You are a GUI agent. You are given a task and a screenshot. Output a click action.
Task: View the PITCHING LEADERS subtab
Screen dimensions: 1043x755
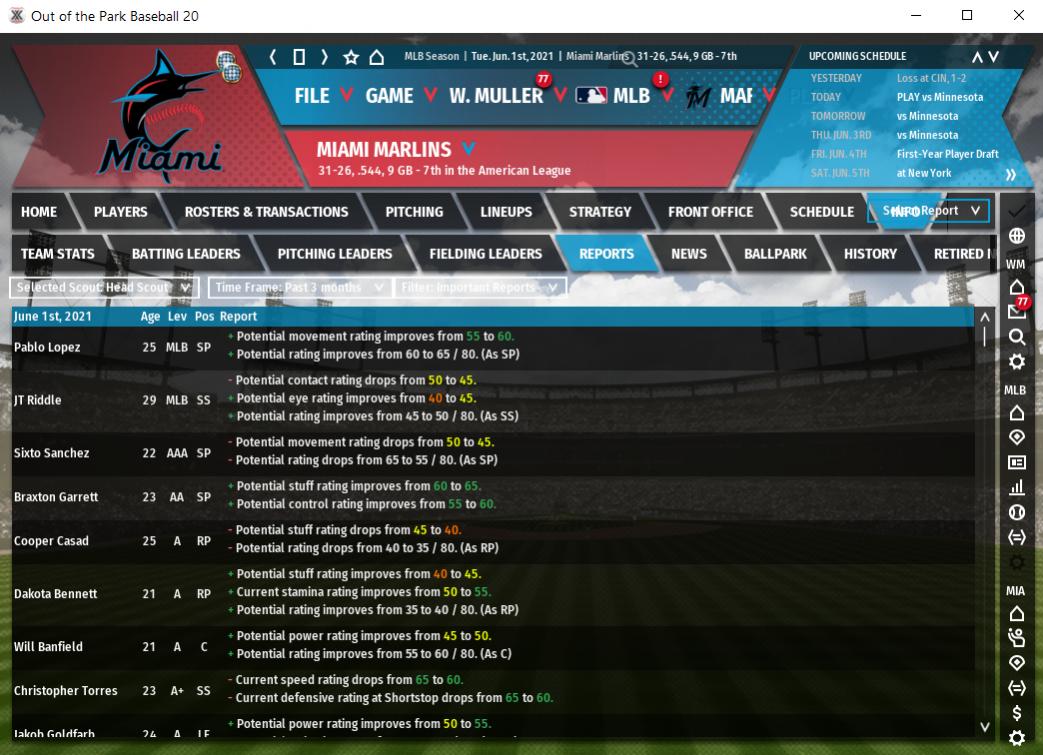coord(334,254)
